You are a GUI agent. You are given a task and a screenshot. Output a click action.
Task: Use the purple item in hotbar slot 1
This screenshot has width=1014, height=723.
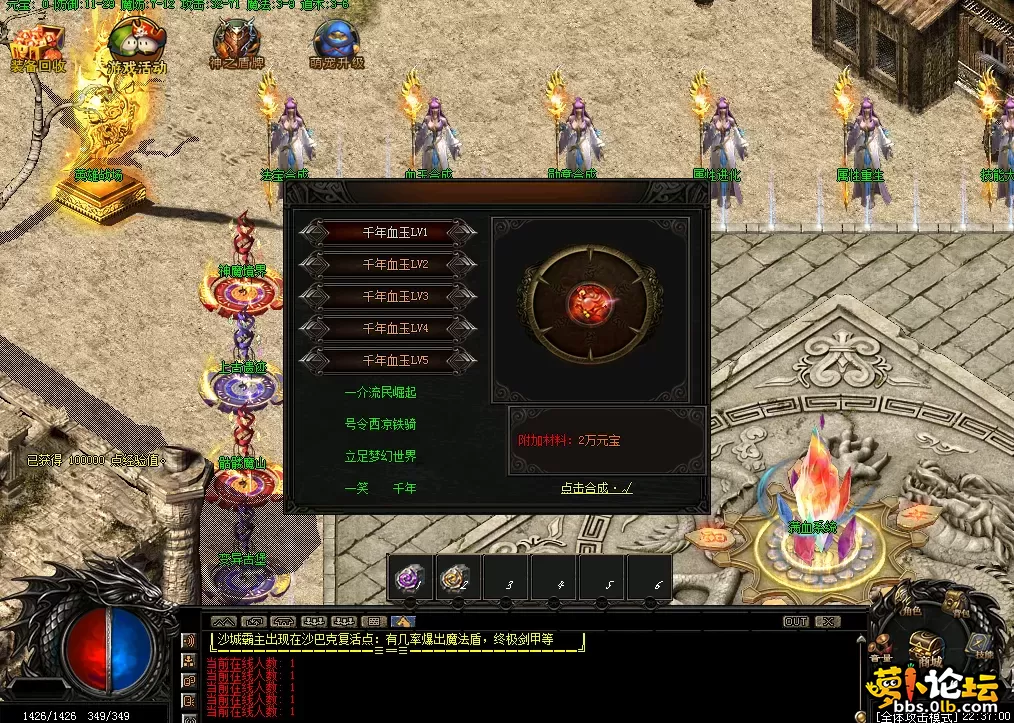(410, 578)
